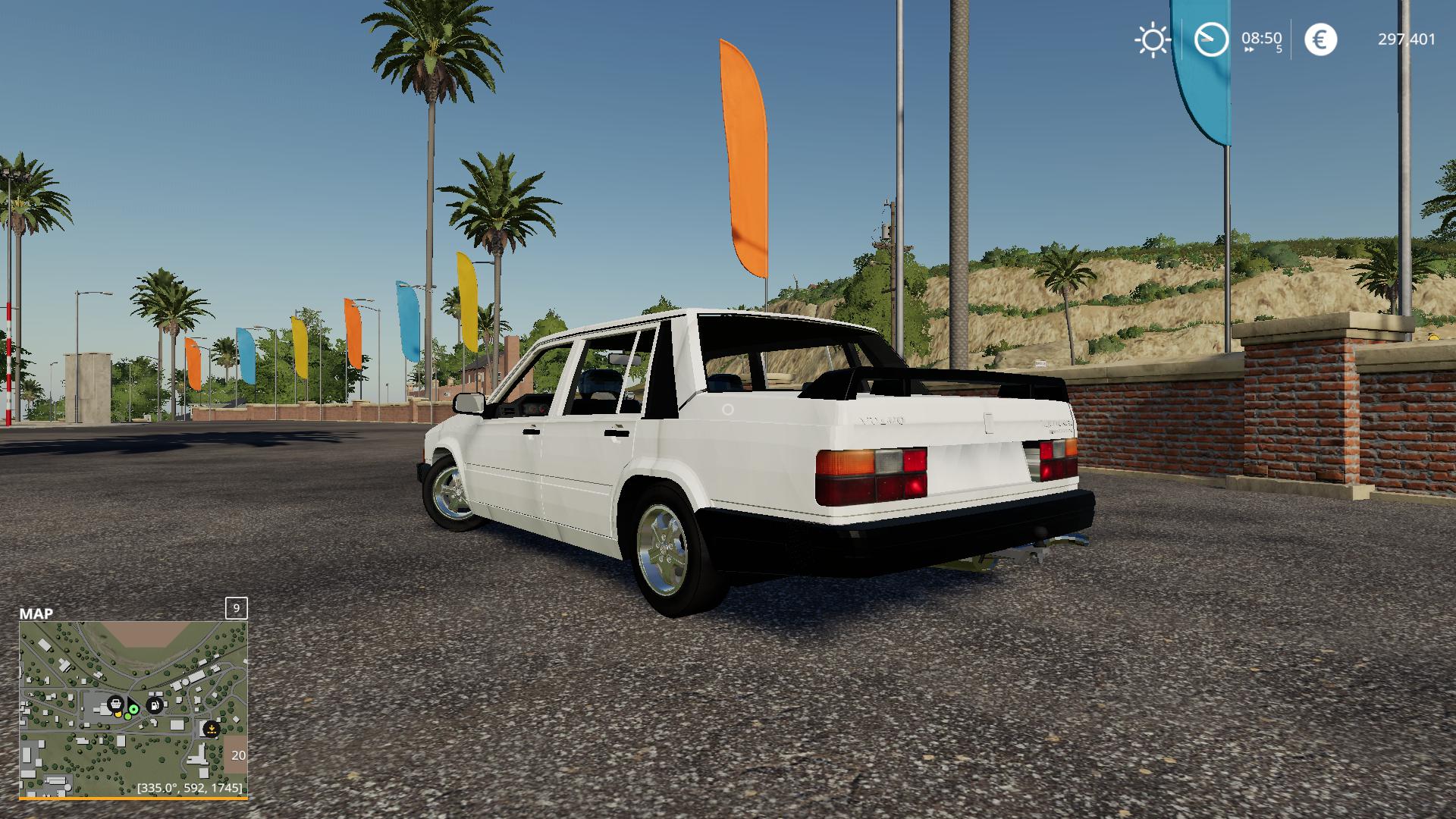Click the shop basket marker on the minimap
This screenshot has height=819, width=1456.
point(115,704)
